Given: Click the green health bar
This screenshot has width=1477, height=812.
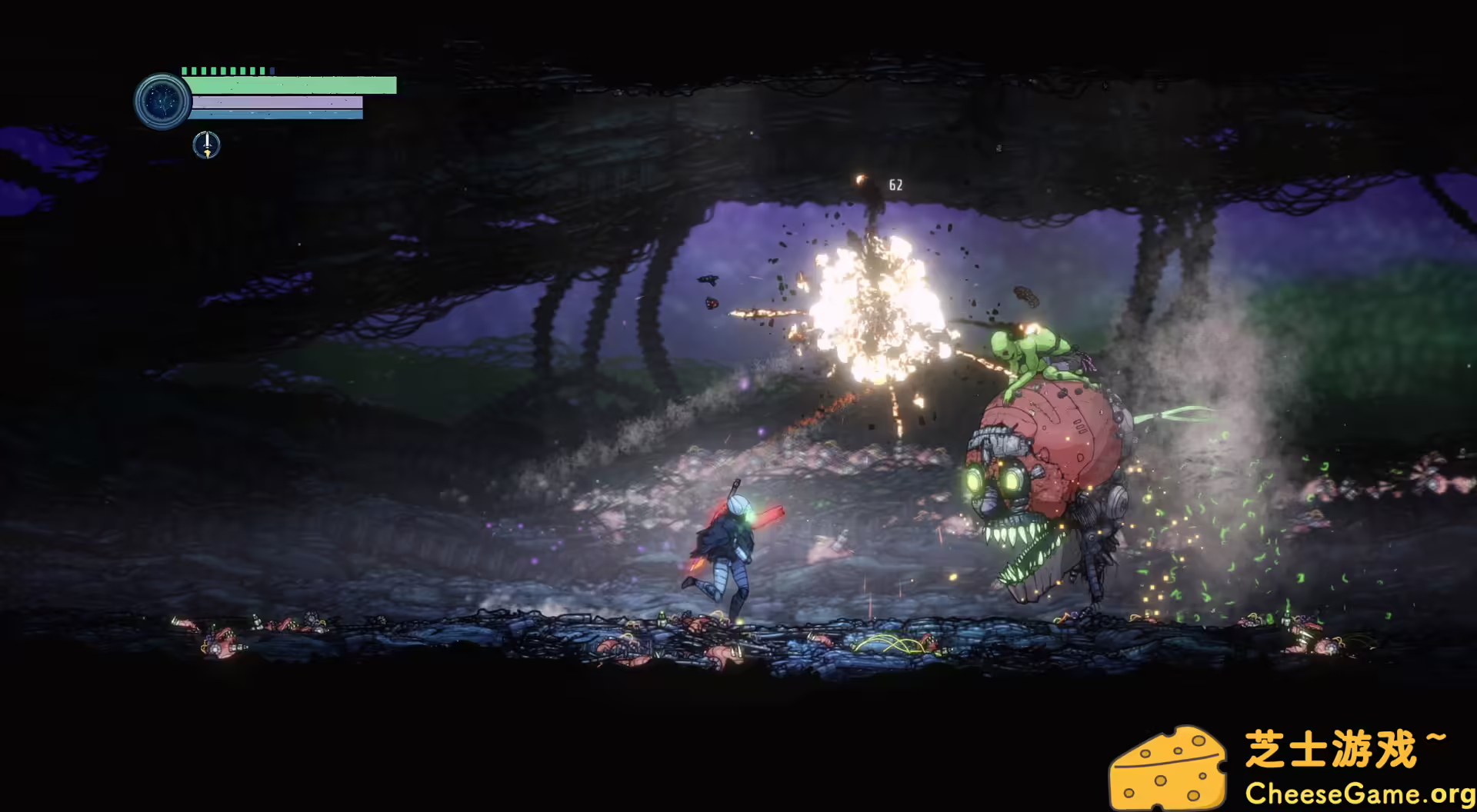Looking at the screenshot, I should coord(285,85).
